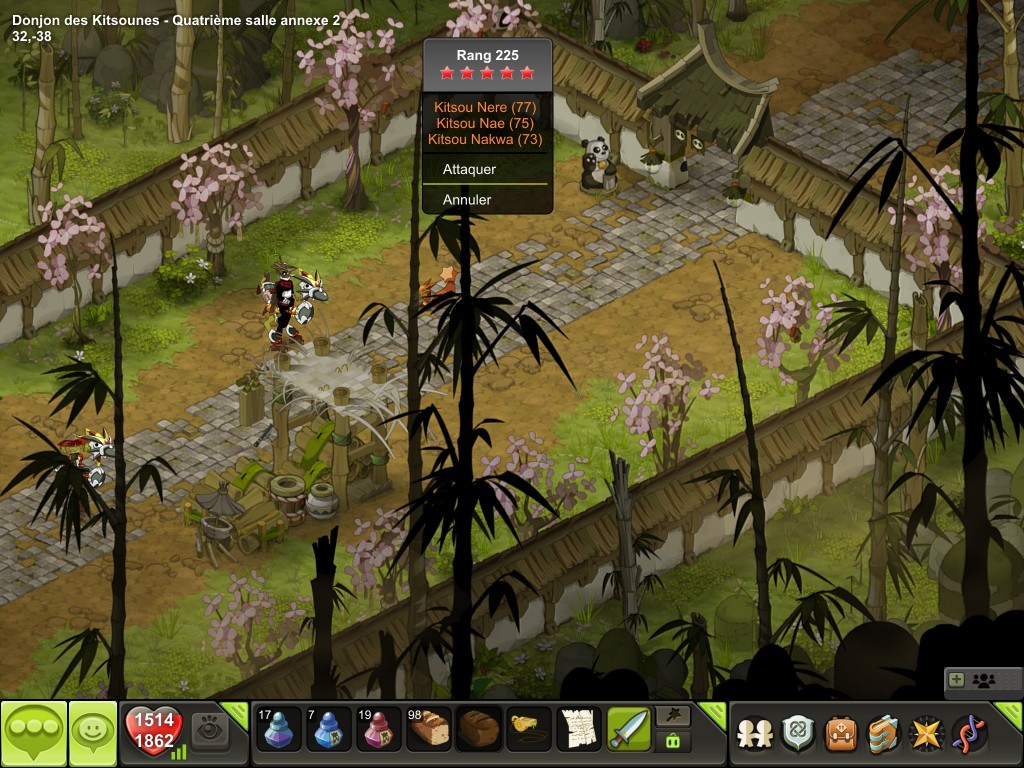This screenshot has height=768, width=1024.
Task: Open the spell scroll icon
Action: 884,733
